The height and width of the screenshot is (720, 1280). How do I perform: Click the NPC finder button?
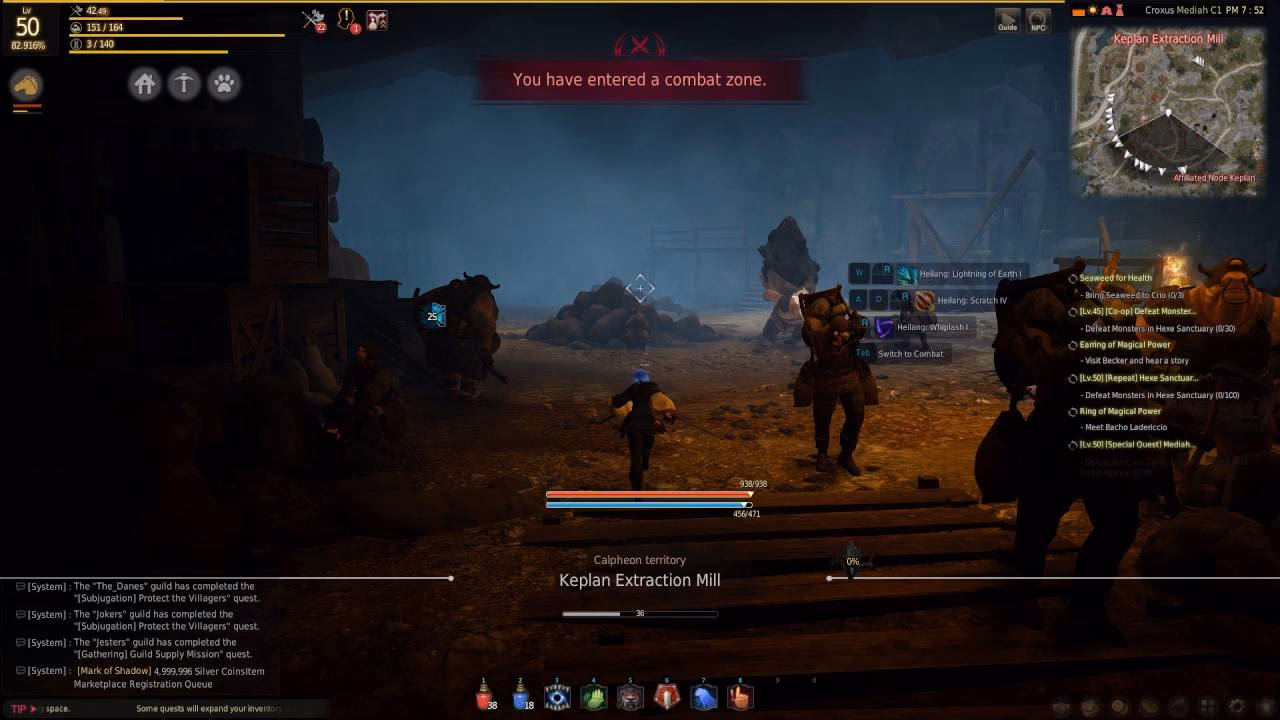point(1038,20)
